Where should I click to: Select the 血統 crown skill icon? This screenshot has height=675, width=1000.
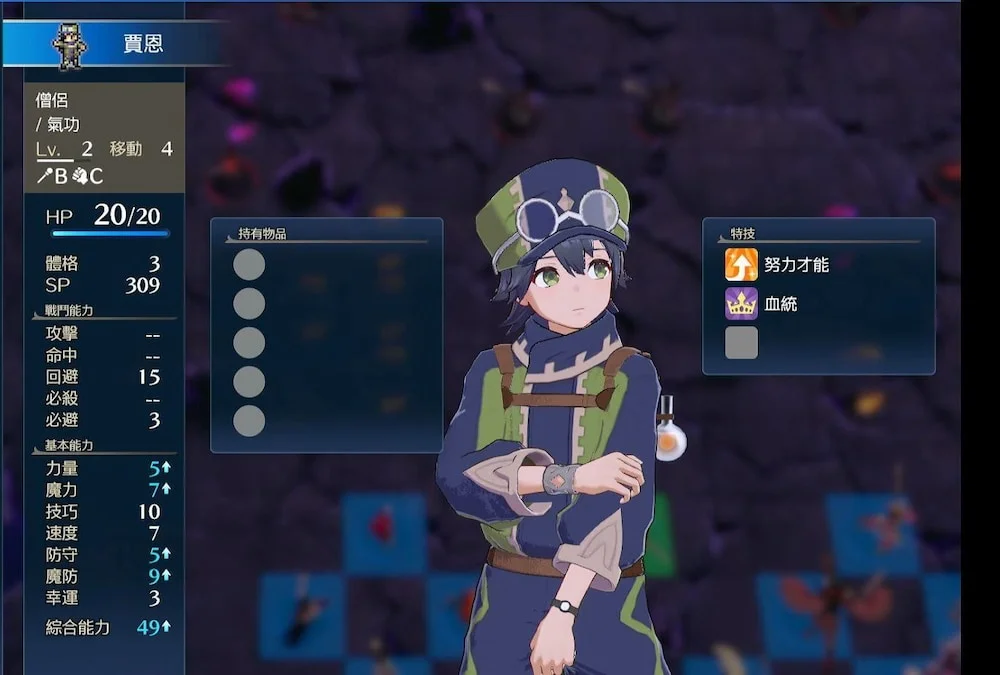click(x=741, y=303)
